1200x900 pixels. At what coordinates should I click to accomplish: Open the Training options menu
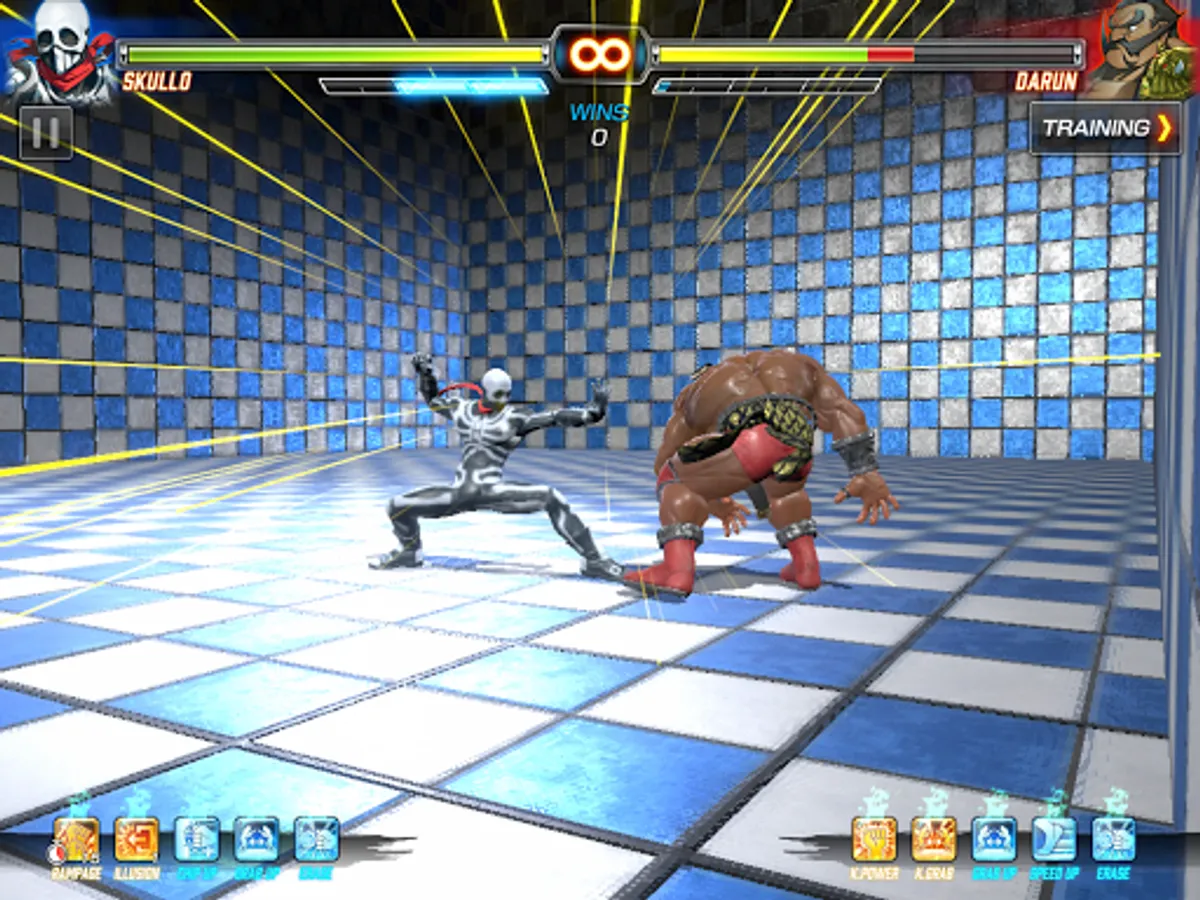(1106, 128)
